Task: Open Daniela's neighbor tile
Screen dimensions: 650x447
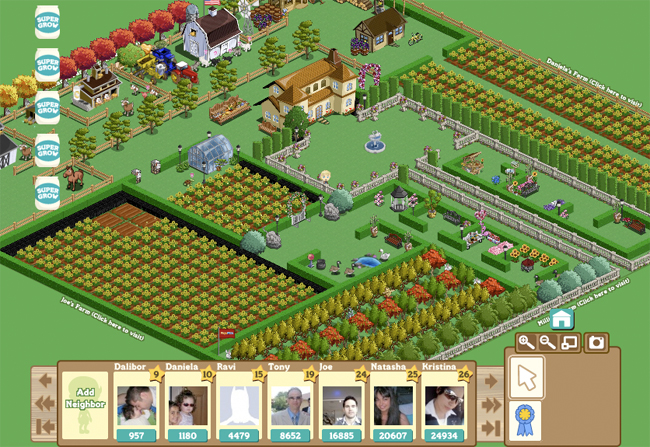Action: coord(187,406)
